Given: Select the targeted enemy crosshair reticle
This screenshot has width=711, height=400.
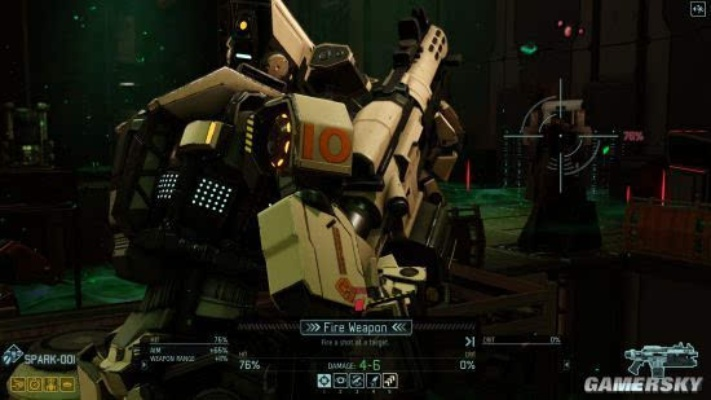Looking at the screenshot, I should (x=561, y=135).
